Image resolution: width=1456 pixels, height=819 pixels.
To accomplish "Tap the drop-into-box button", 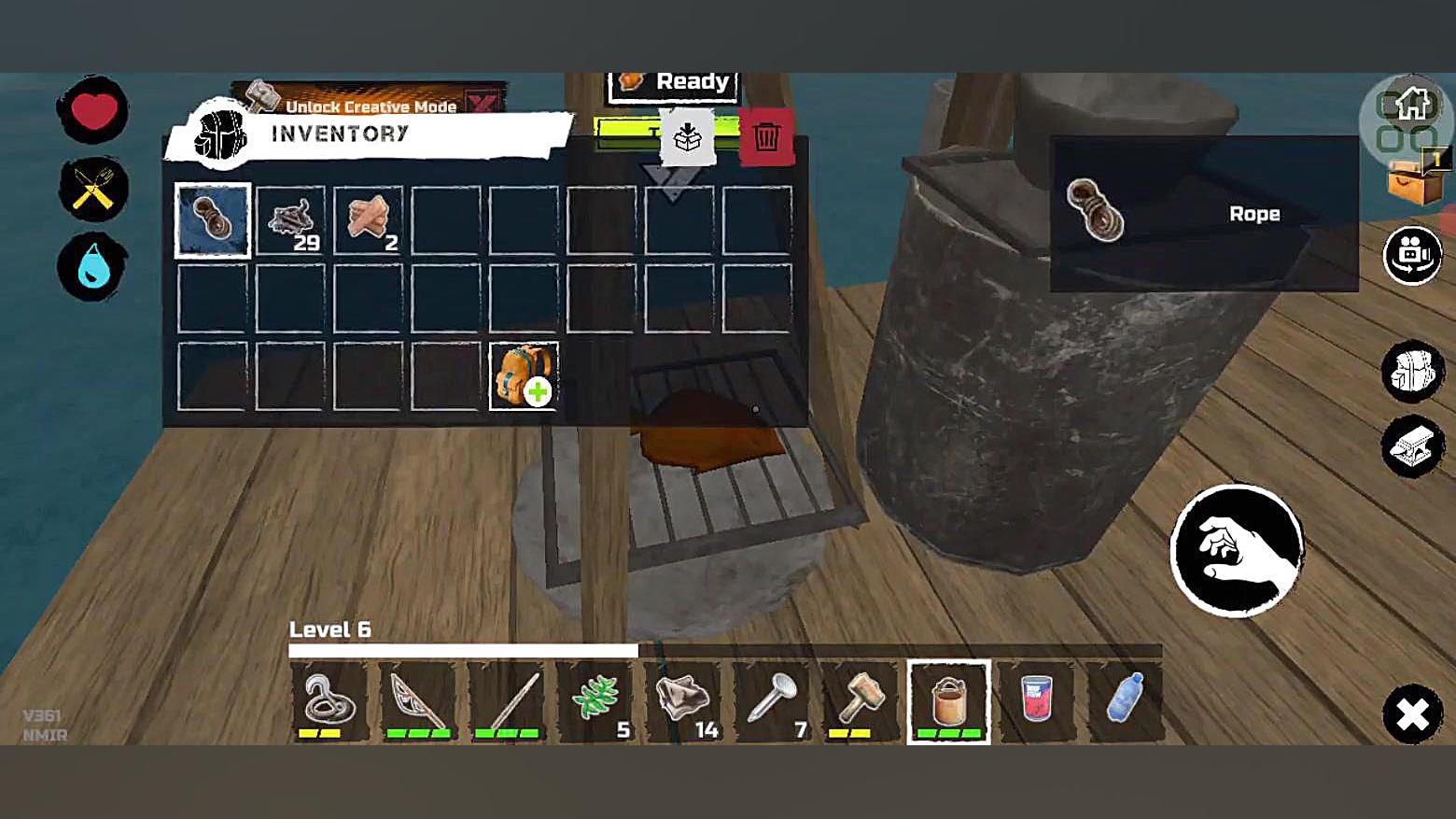I will [688, 137].
